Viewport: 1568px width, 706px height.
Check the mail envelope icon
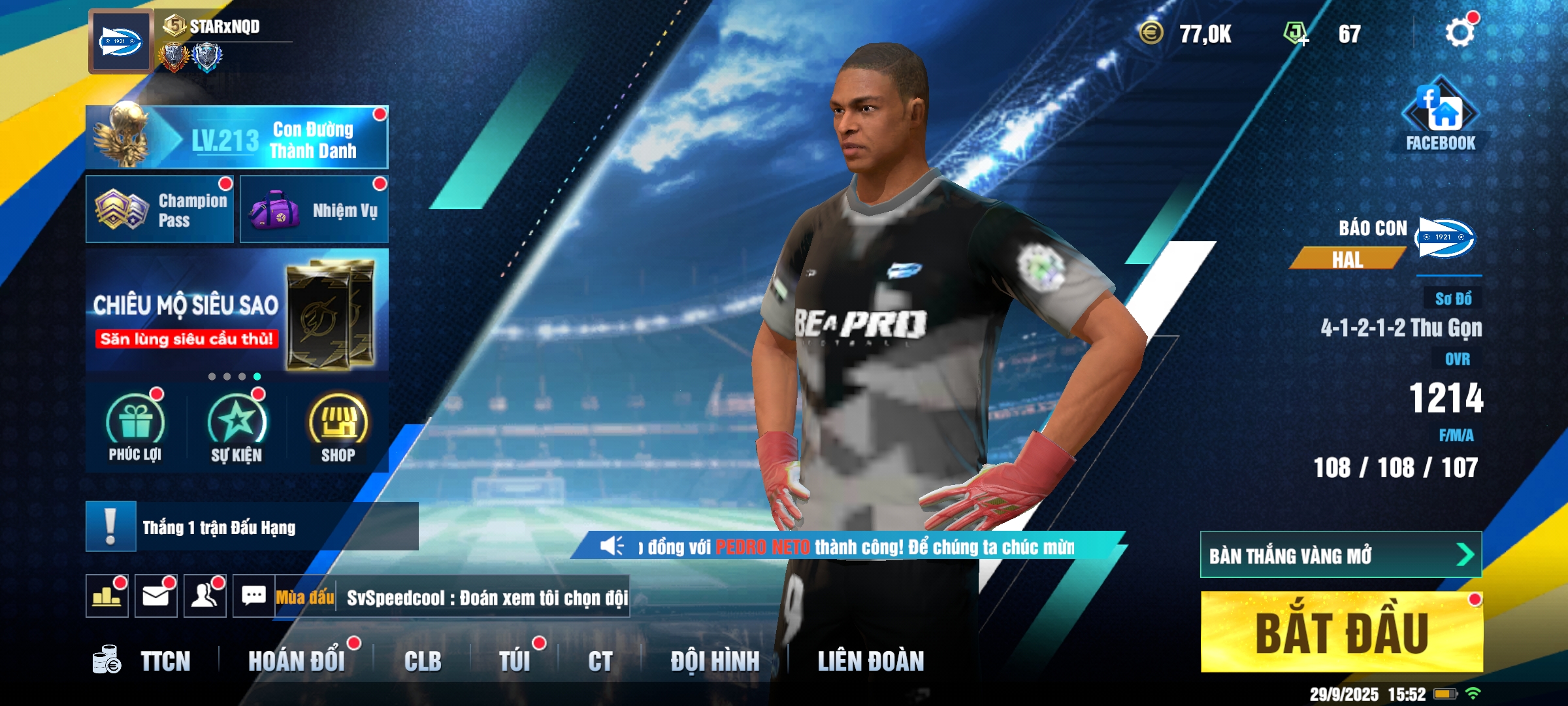[156, 596]
